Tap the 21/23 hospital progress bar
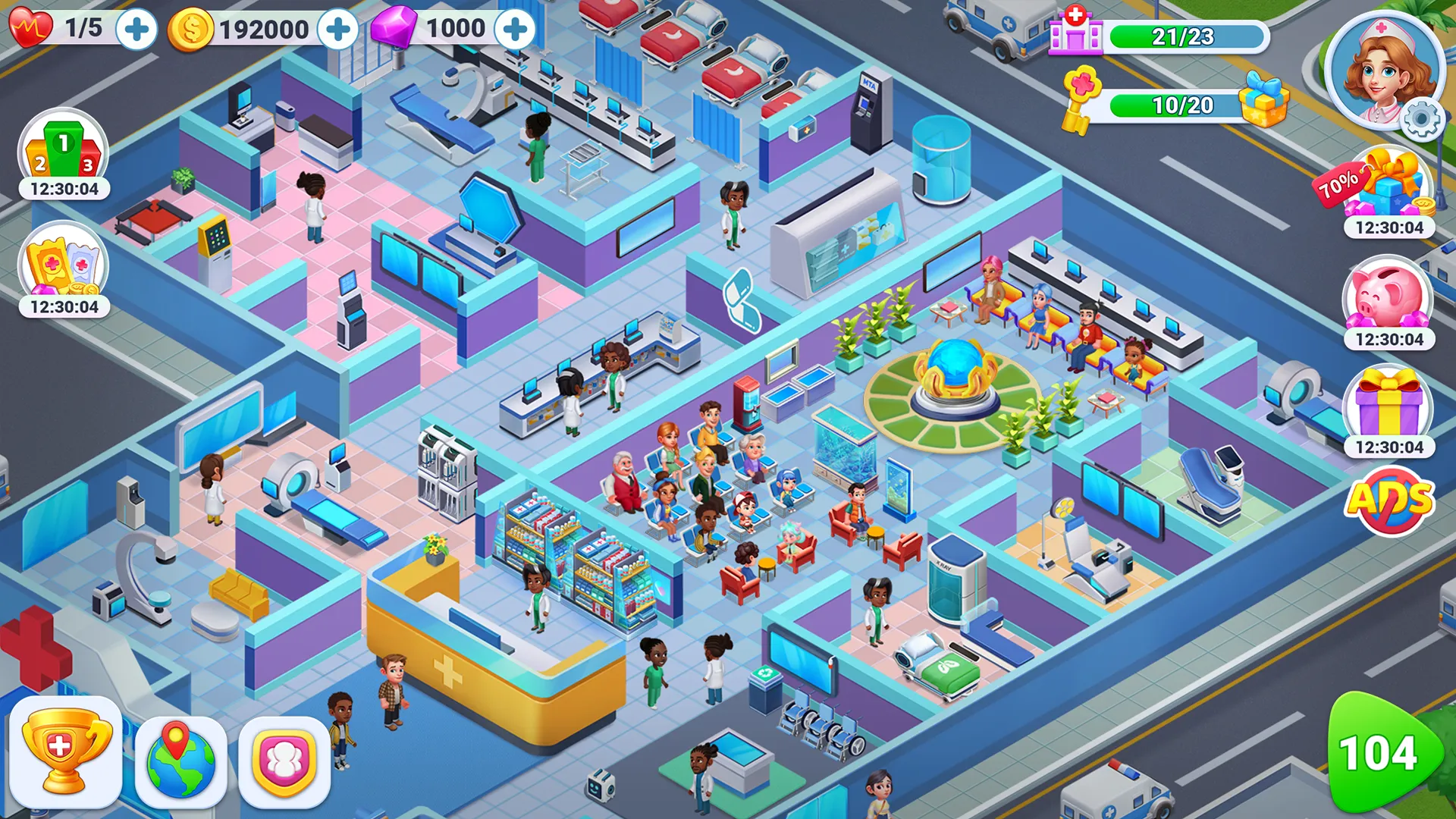This screenshot has width=1456, height=819. pos(1188,33)
